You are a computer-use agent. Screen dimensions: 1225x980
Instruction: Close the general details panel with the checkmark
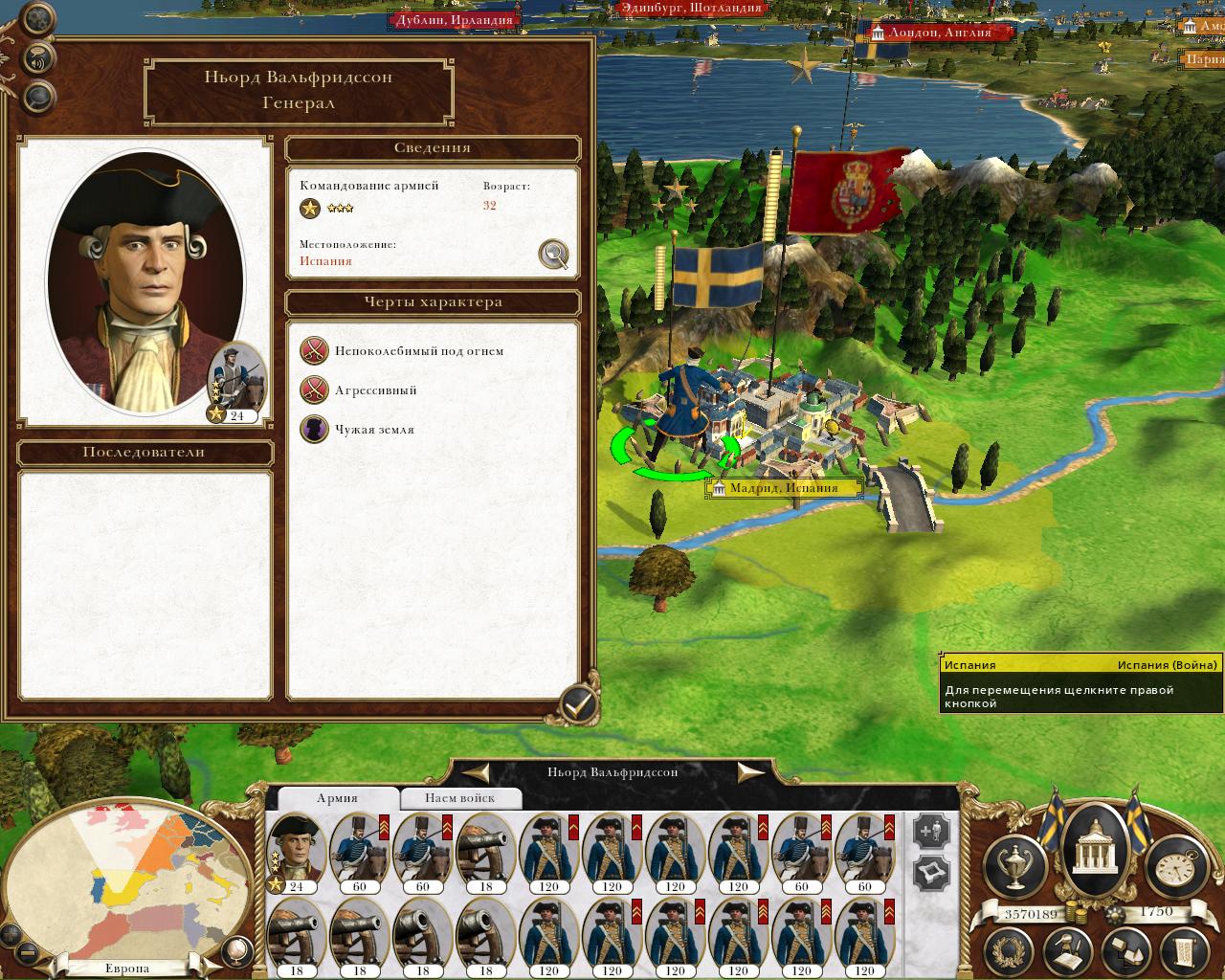click(578, 705)
